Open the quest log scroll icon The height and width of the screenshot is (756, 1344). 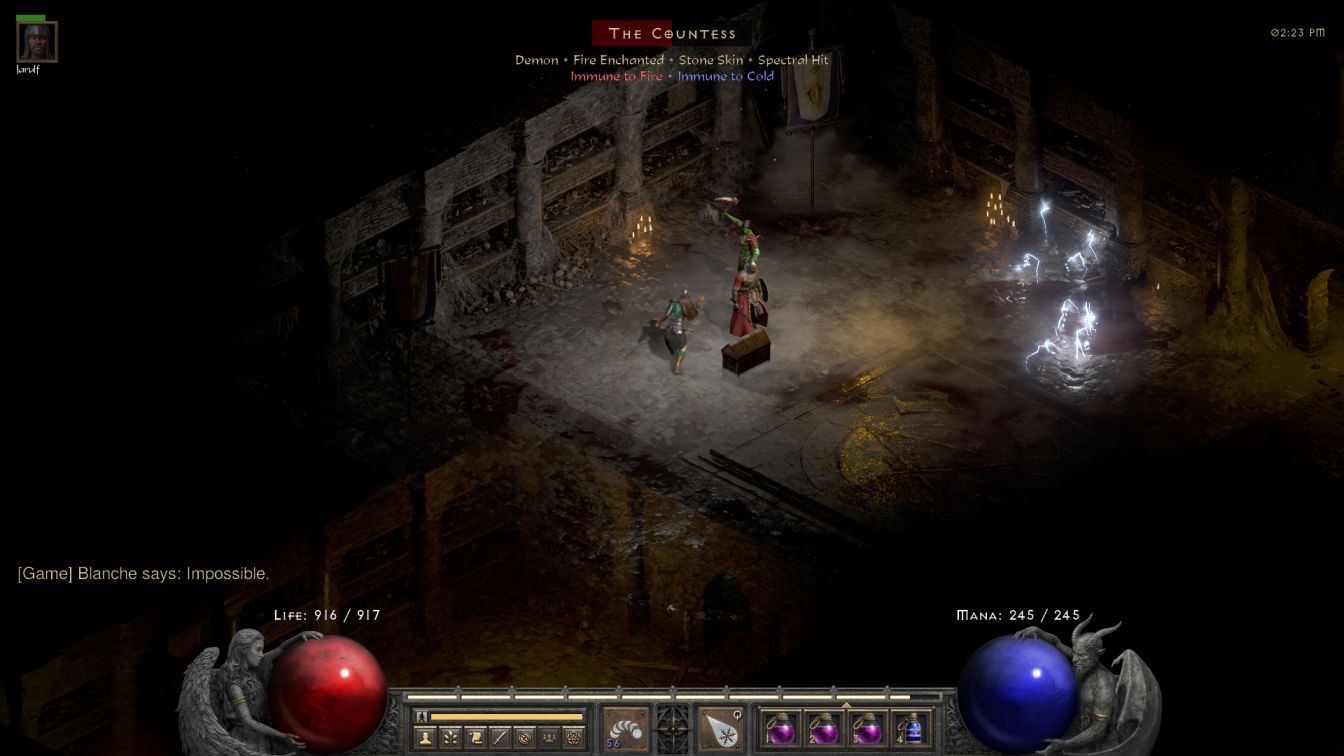point(476,738)
